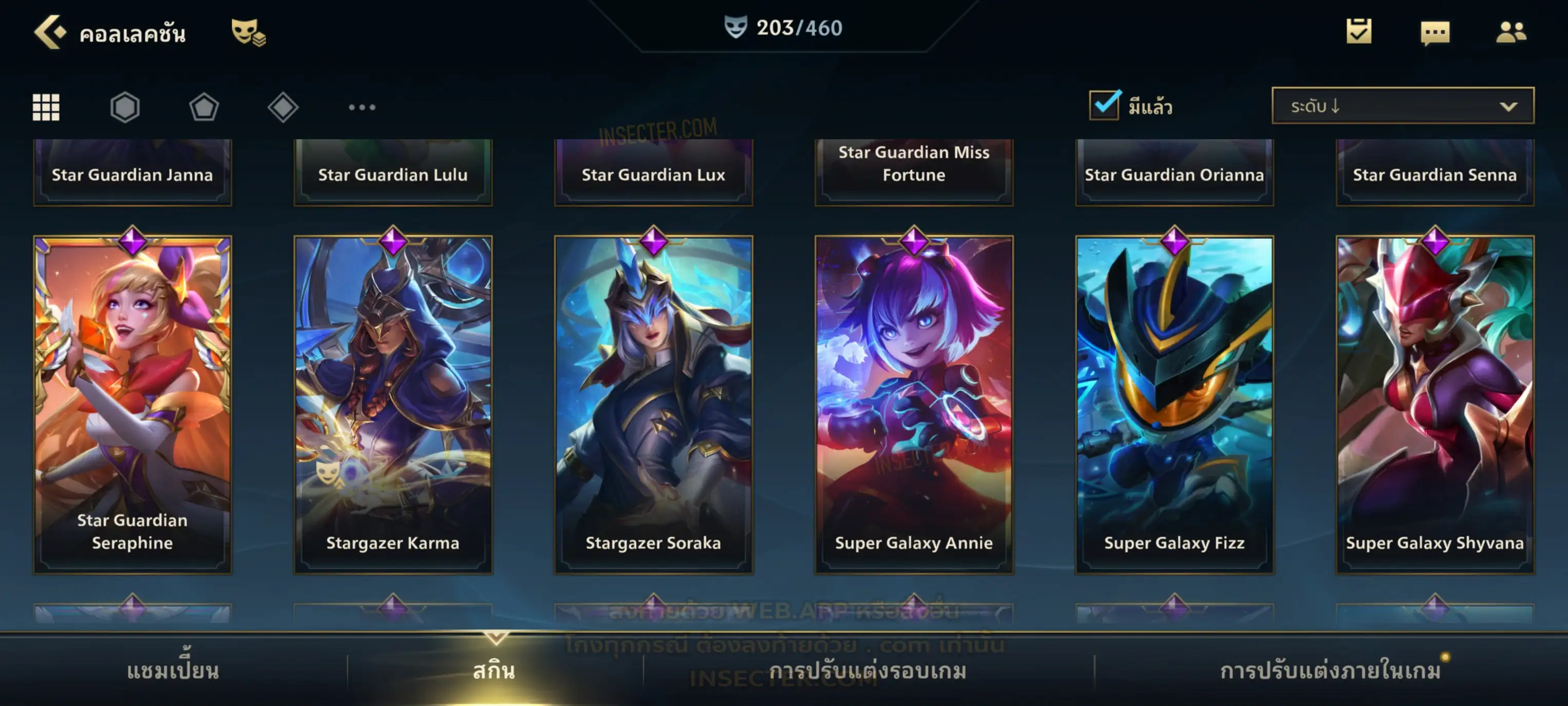Image resolution: width=1568 pixels, height=706 pixels.
Task: Choose the Stargazer Karma skin card
Action: tap(393, 405)
